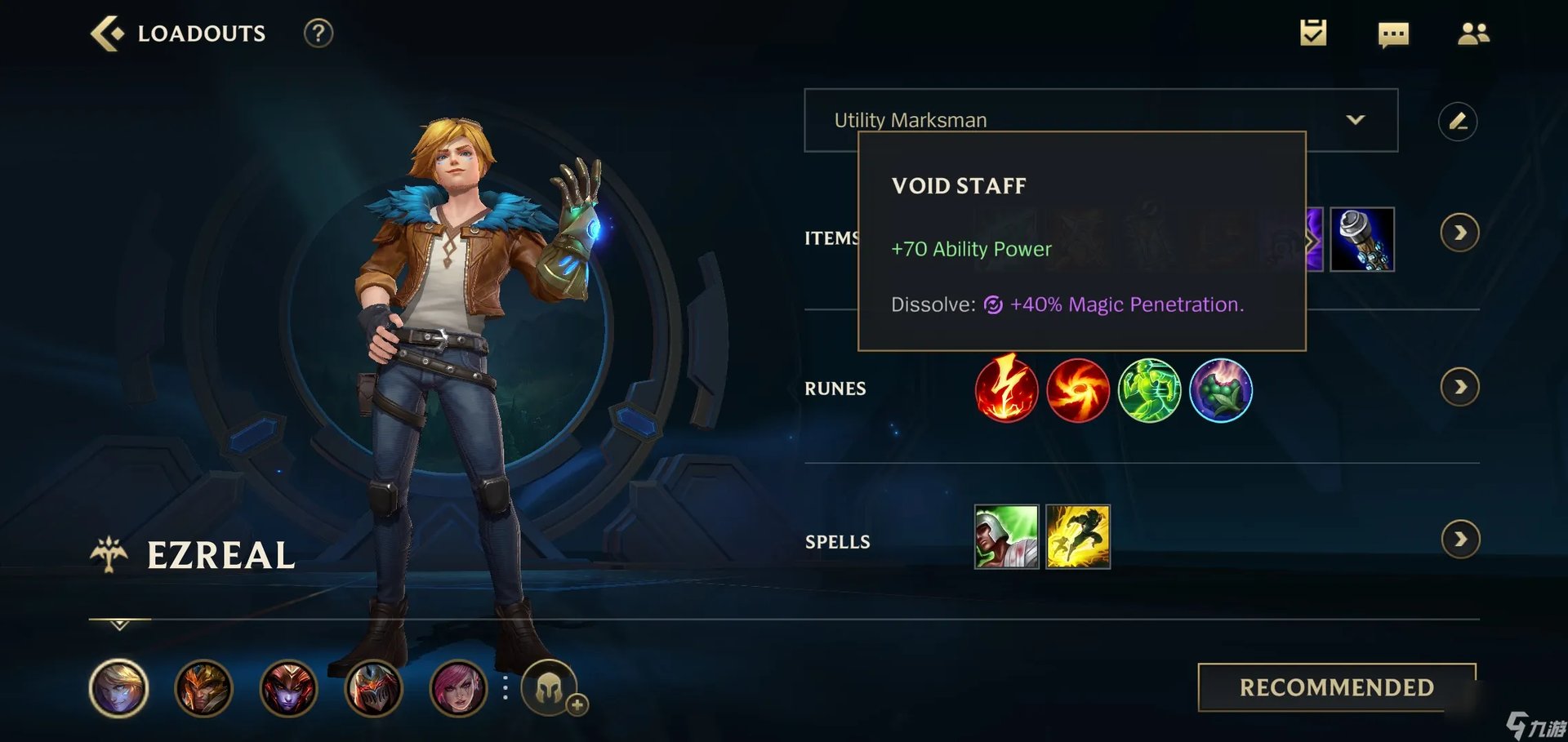This screenshot has width=1568, height=742.
Task: Click the RECOMMENDED button
Action: point(1336,688)
